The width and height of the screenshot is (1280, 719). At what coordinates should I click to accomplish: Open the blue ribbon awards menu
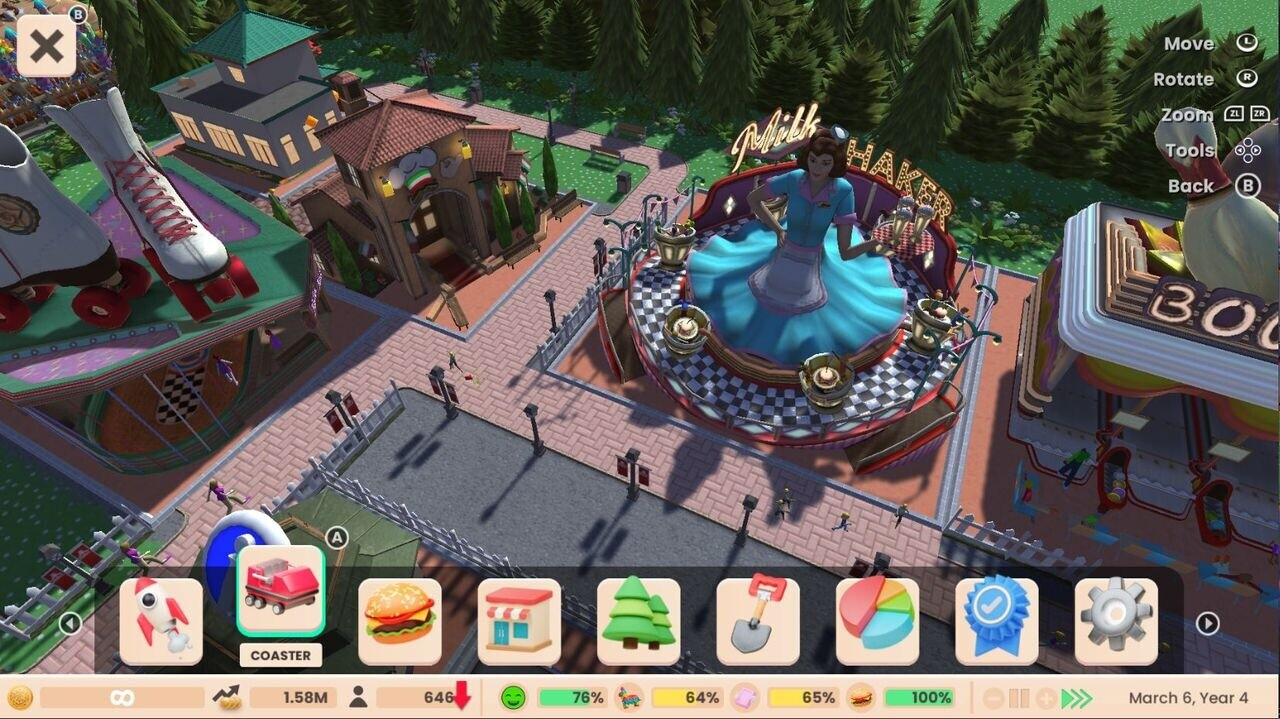click(996, 621)
